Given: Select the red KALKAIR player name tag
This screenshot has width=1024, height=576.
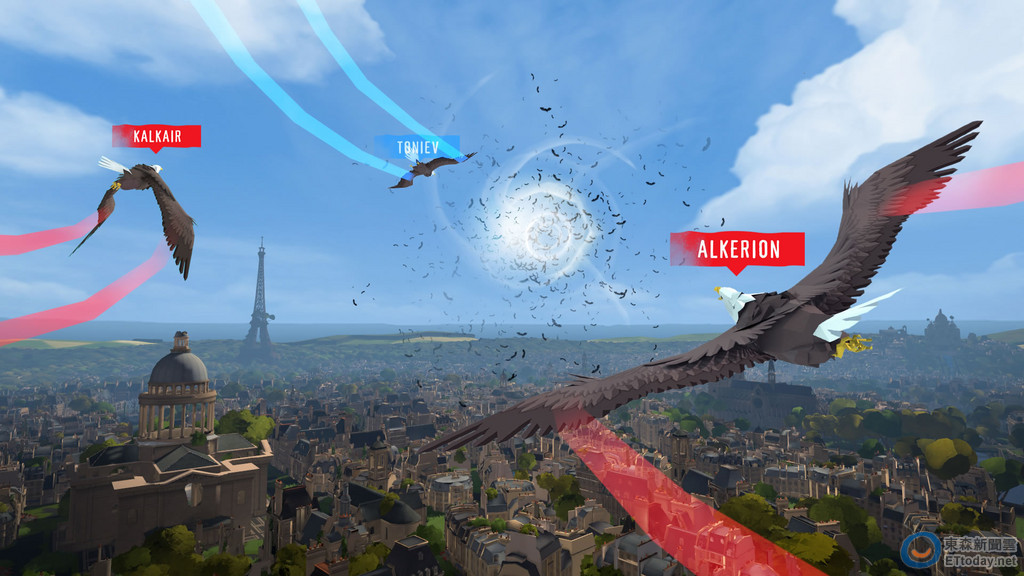Looking at the screenshot, I should [x=156, y=136].
